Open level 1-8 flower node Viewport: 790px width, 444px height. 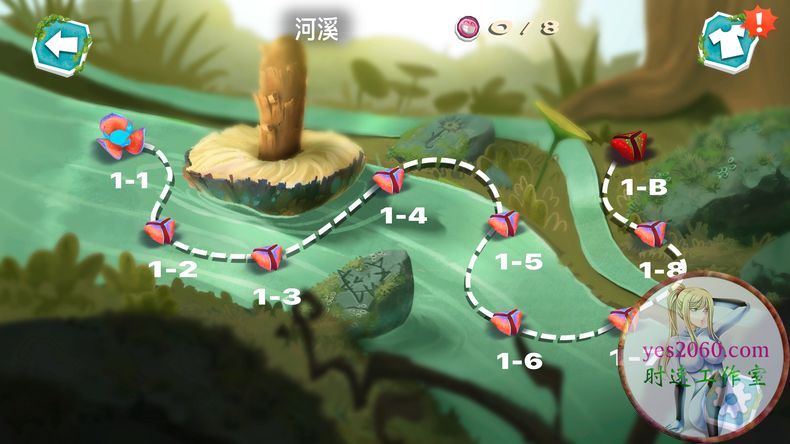pos(650,234)
